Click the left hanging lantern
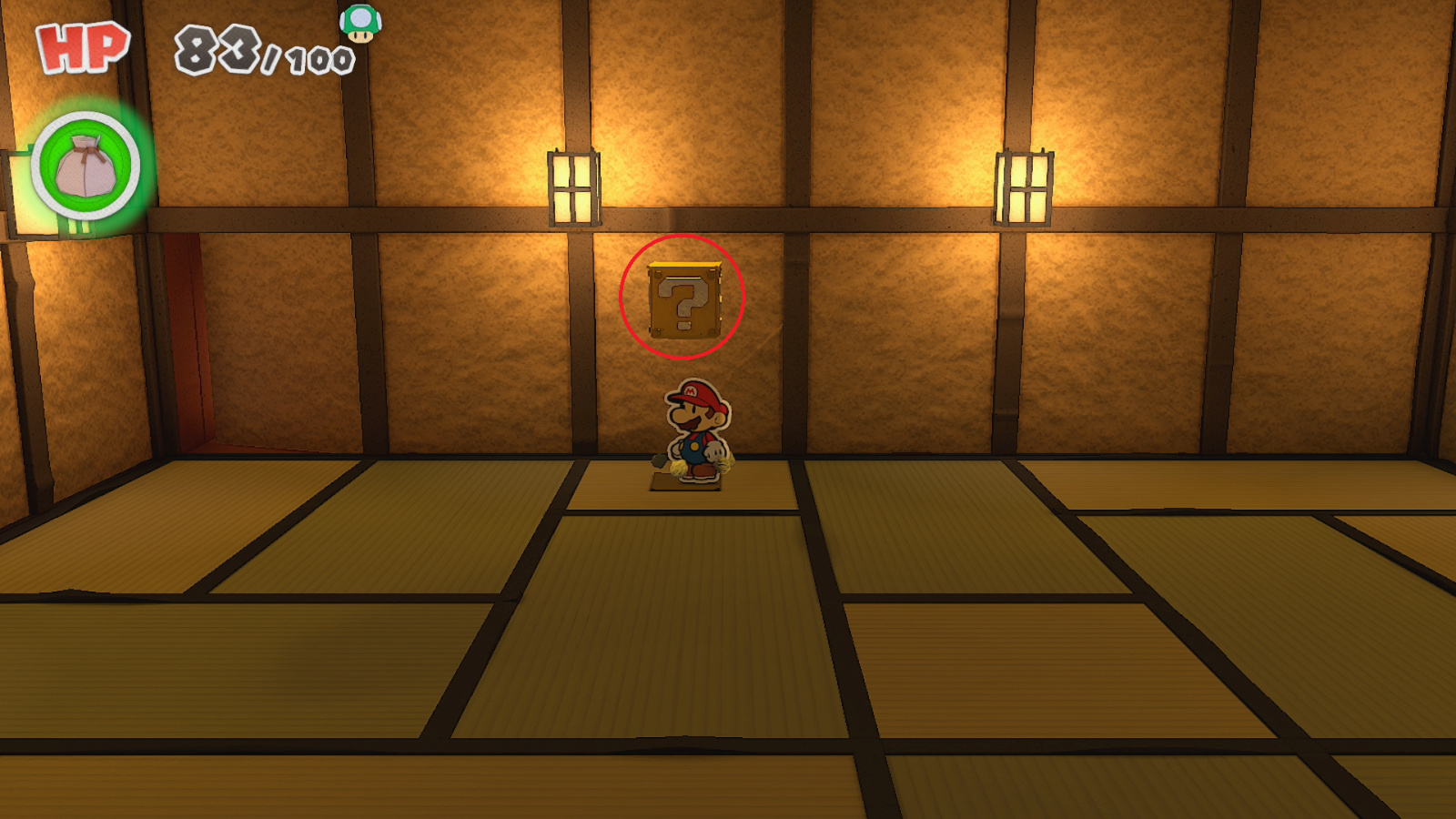 coord(571,187)
